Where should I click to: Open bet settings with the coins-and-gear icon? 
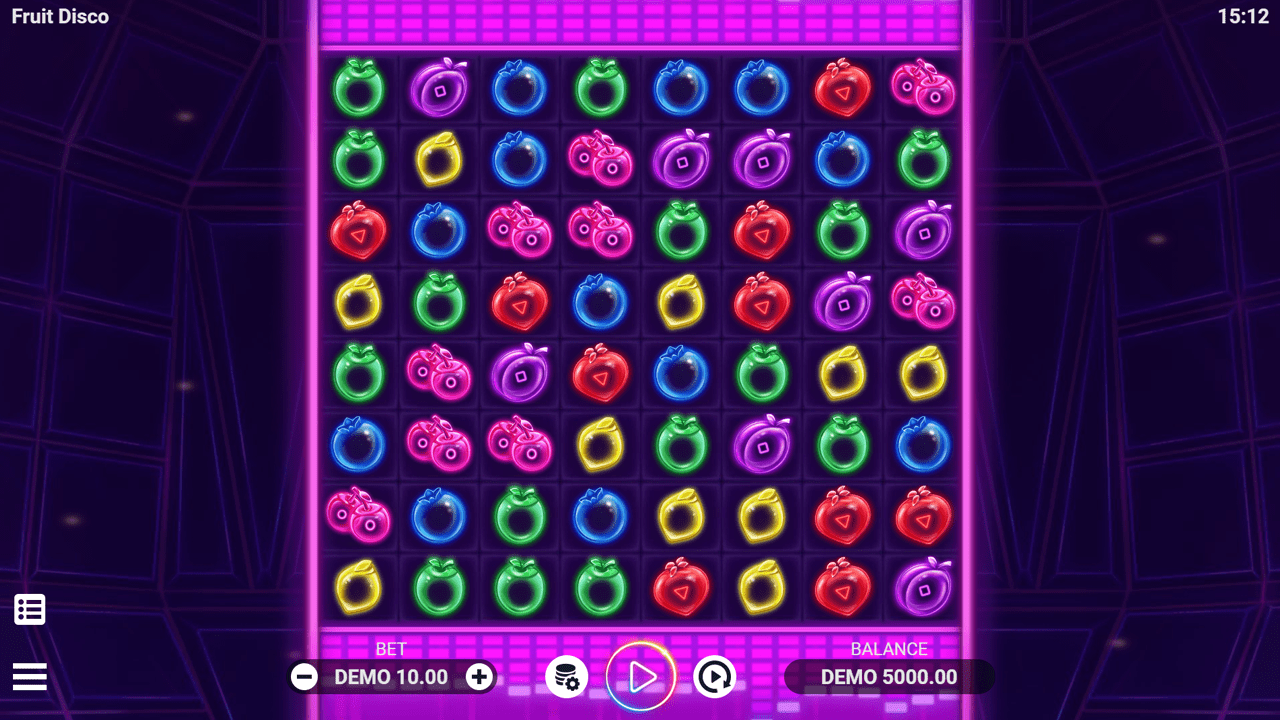click(x=567, y=677)
